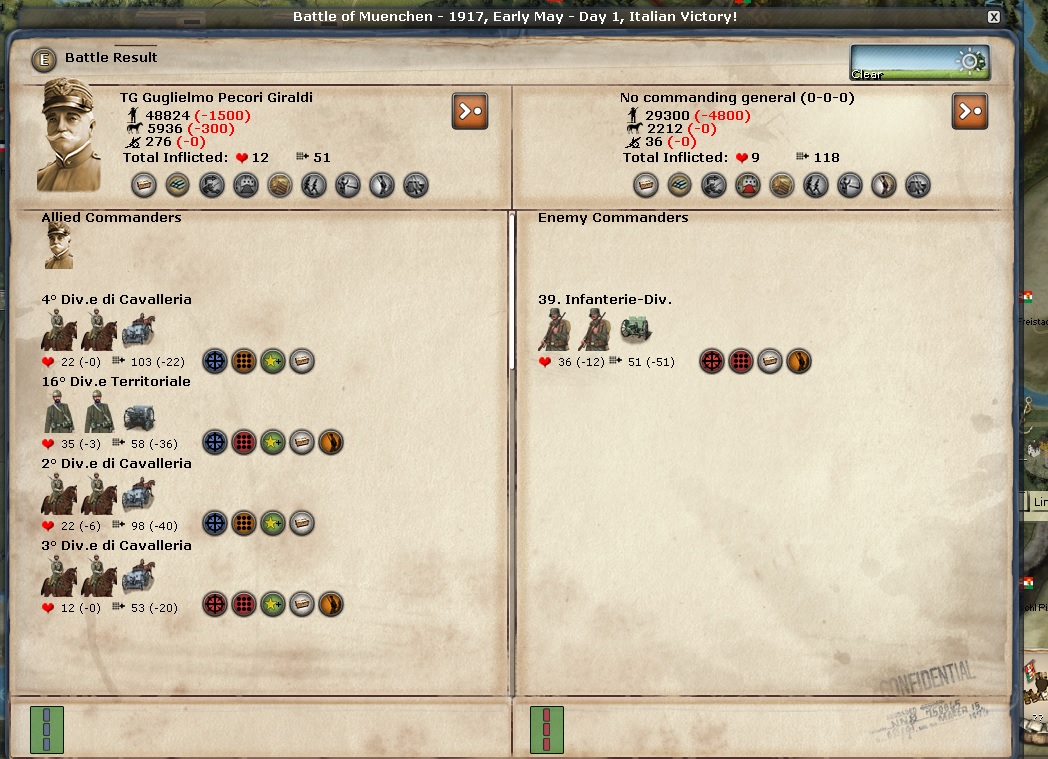Click the red crosshair icon of 3° Div.e di Cavalleria
The image size is (1048, 759).
pyautogui.click(x=215, y=605)
